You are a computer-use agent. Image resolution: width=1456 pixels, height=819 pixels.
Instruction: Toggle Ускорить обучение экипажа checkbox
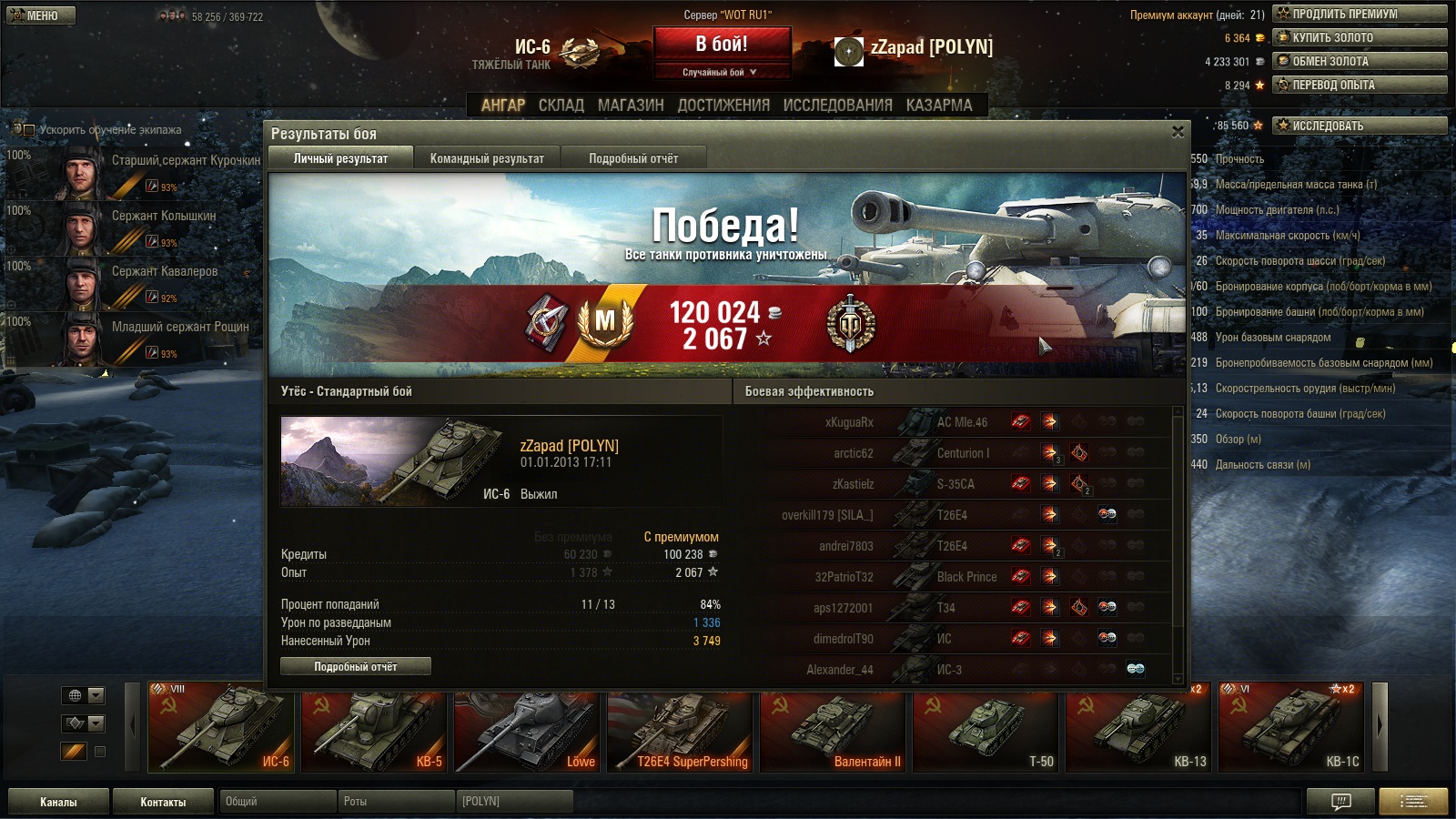click(x=28, y=129)
